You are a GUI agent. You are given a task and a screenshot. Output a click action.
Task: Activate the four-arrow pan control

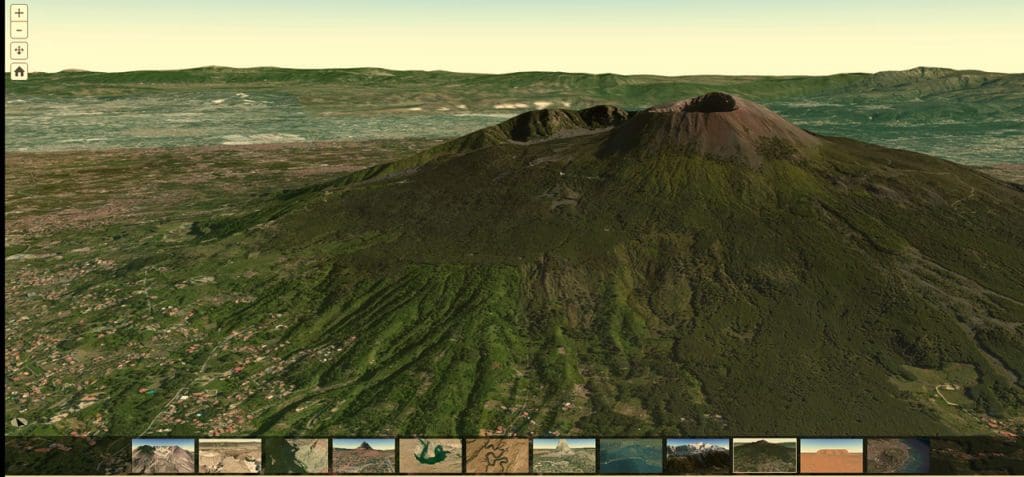[x=19, y=50]
